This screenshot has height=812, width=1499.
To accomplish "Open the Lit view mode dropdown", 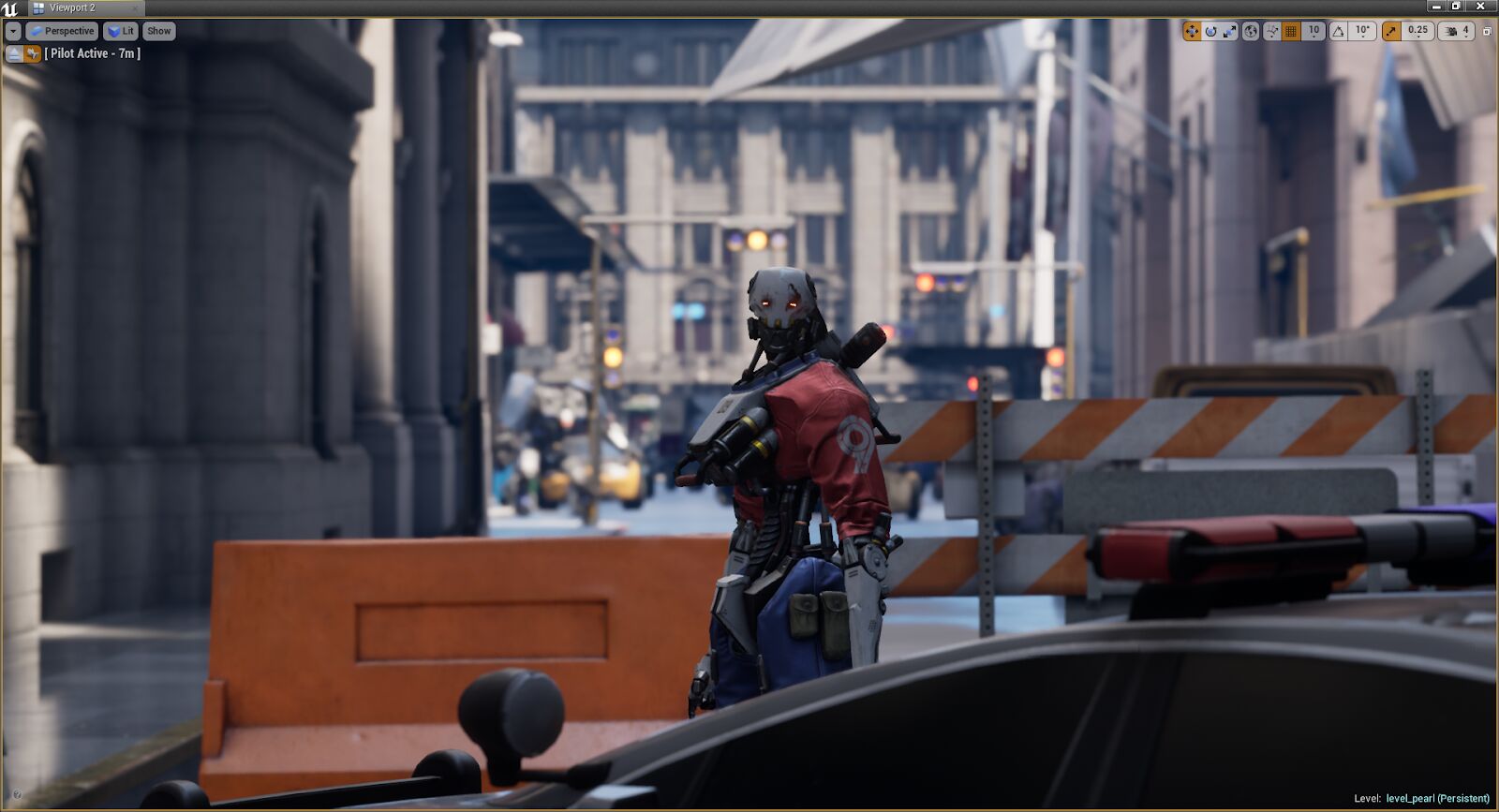I will tap(121, 31).
